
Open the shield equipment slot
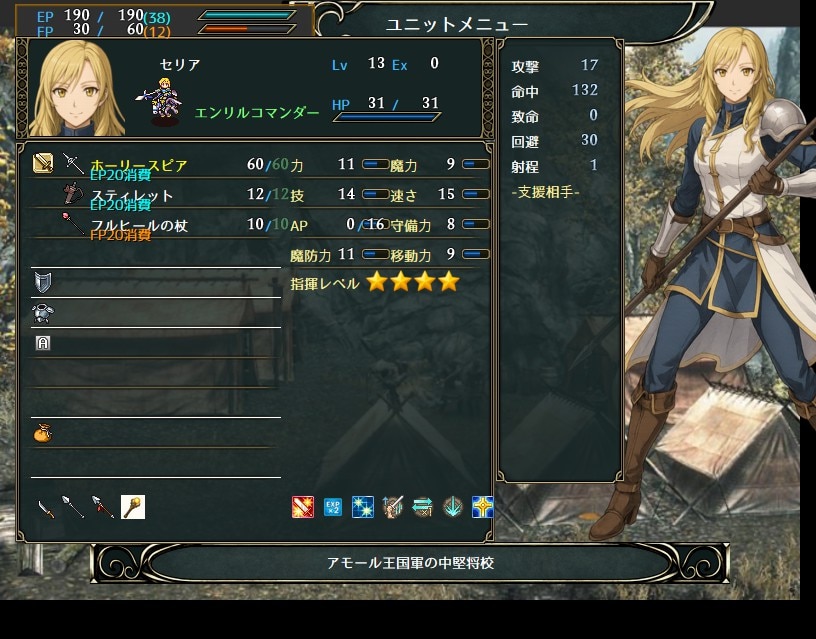tap(42, 281)
